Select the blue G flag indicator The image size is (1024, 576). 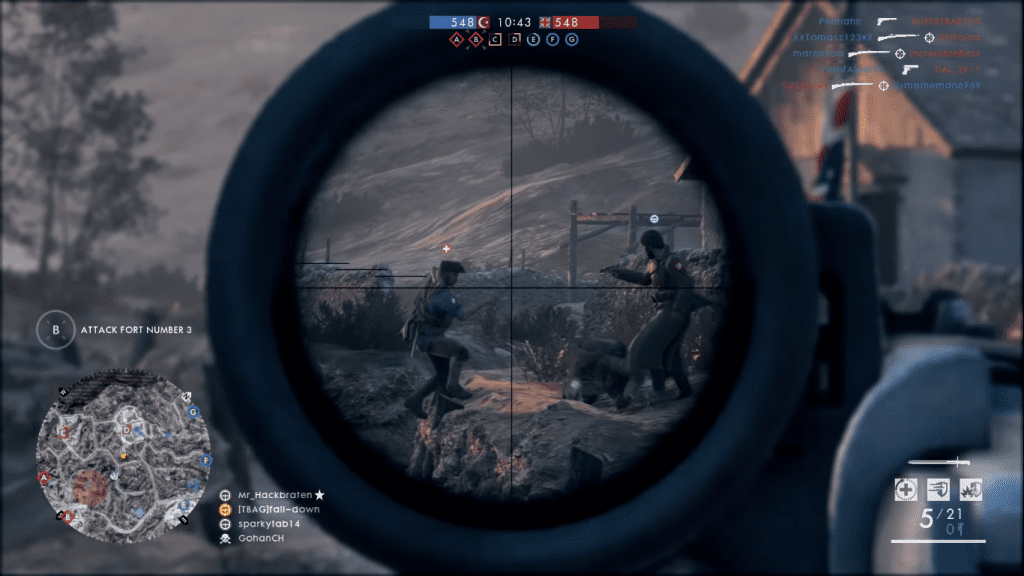tap(572, 40)
